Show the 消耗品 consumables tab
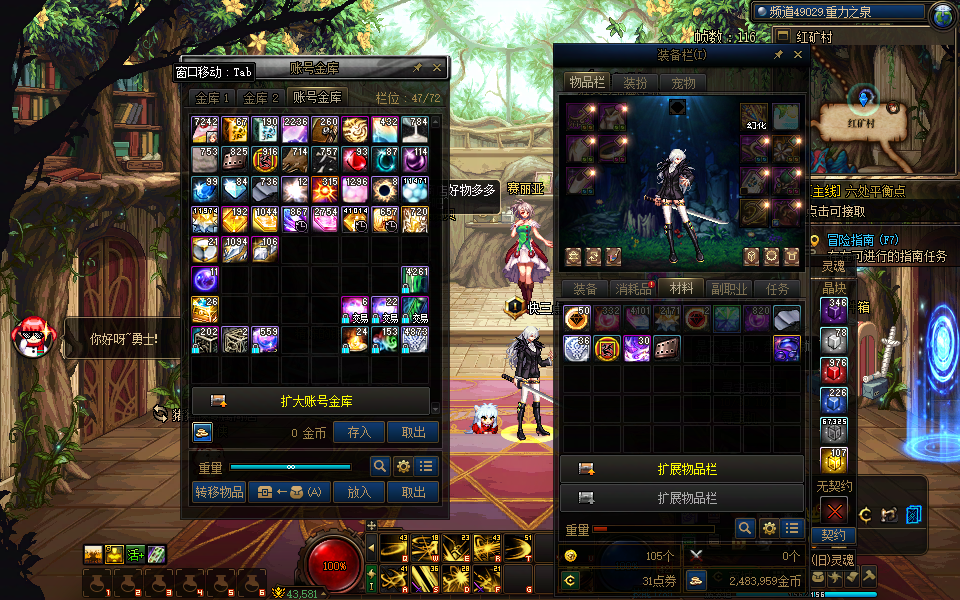Viewport: 960px width, 600px height. click(x=634, y=289)
